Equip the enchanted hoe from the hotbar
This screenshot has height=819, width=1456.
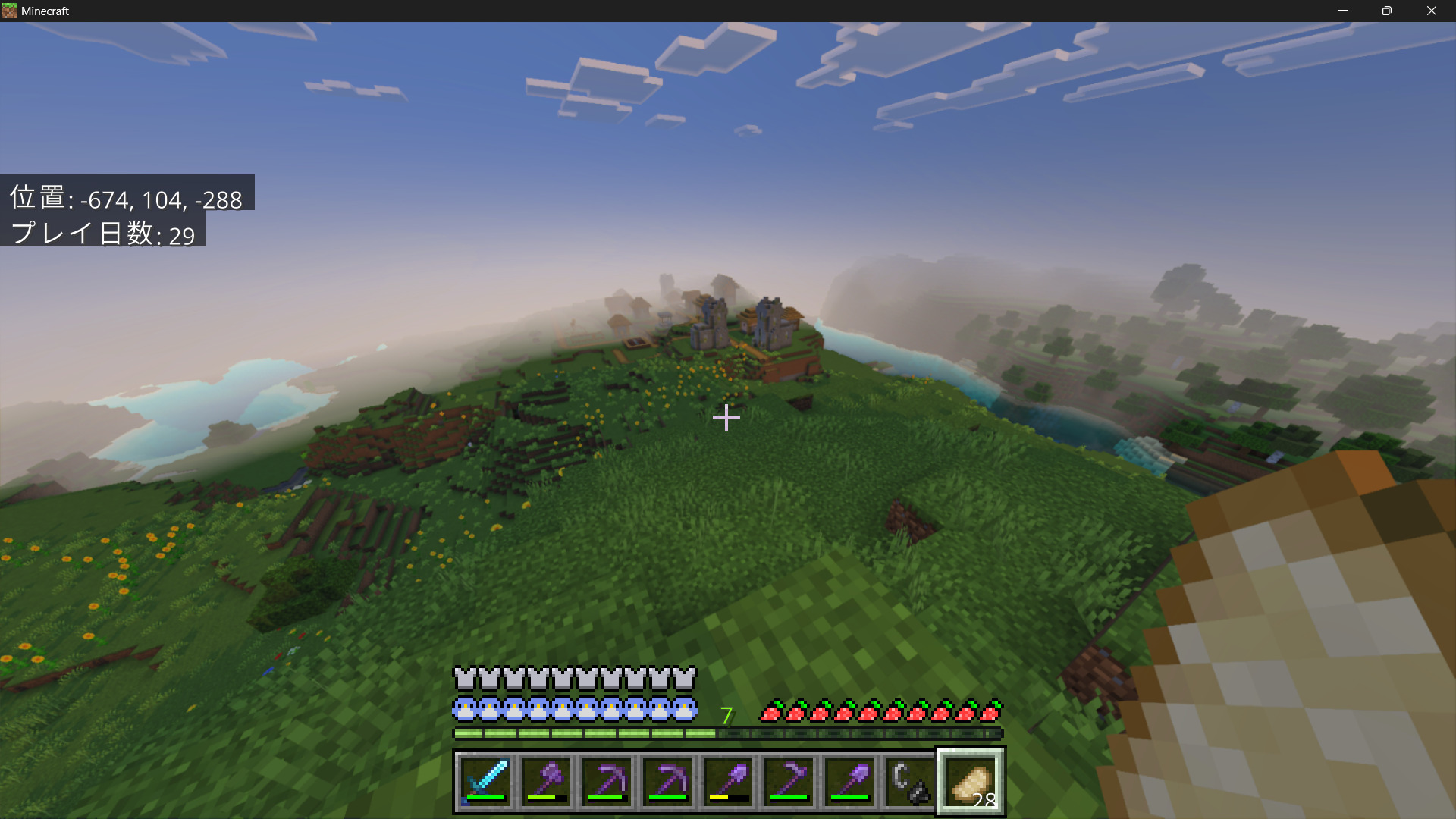[789, 780]
